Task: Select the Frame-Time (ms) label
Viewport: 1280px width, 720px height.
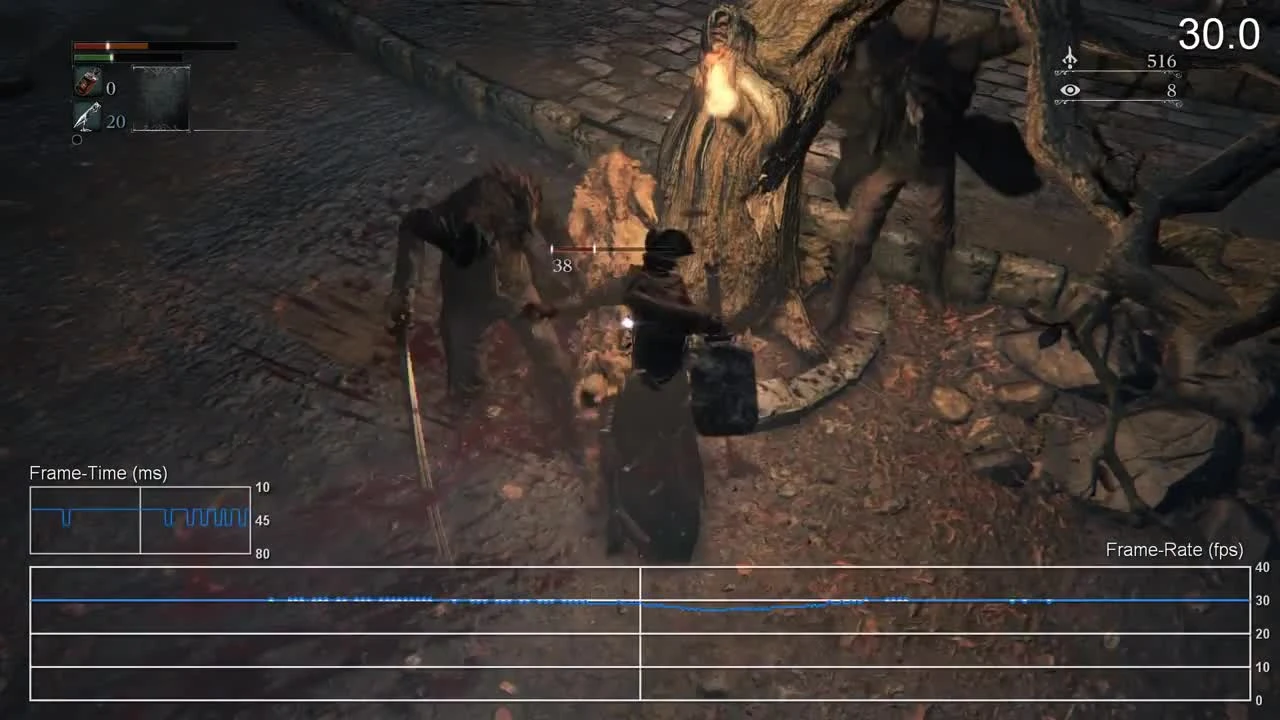Action: (x=96, y=473)
